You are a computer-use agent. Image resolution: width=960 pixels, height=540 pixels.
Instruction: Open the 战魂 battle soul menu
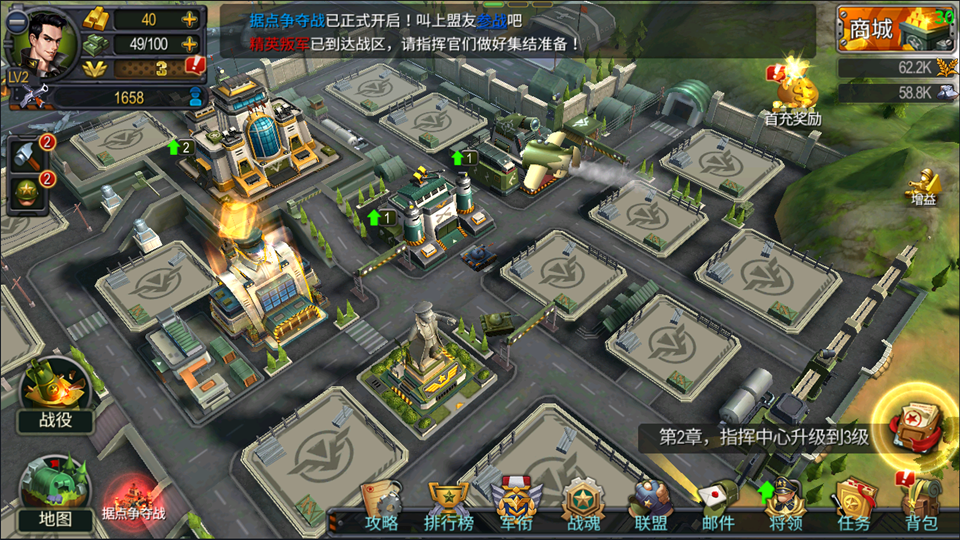coord(583,505)
